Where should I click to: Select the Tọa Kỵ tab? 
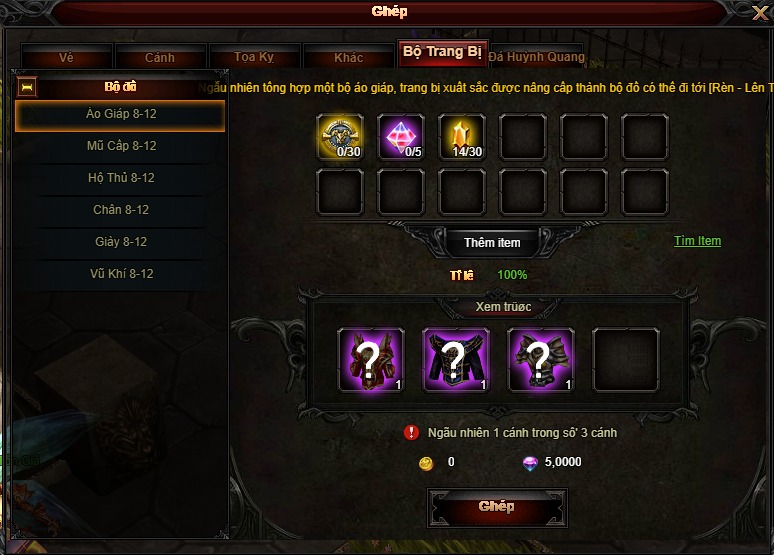click(253, 58)
